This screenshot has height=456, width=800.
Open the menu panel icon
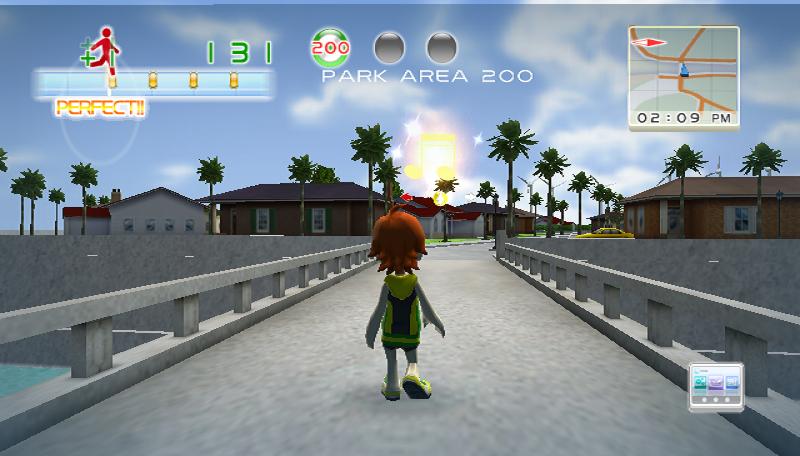pyautogui.click(x=718, y=388)
